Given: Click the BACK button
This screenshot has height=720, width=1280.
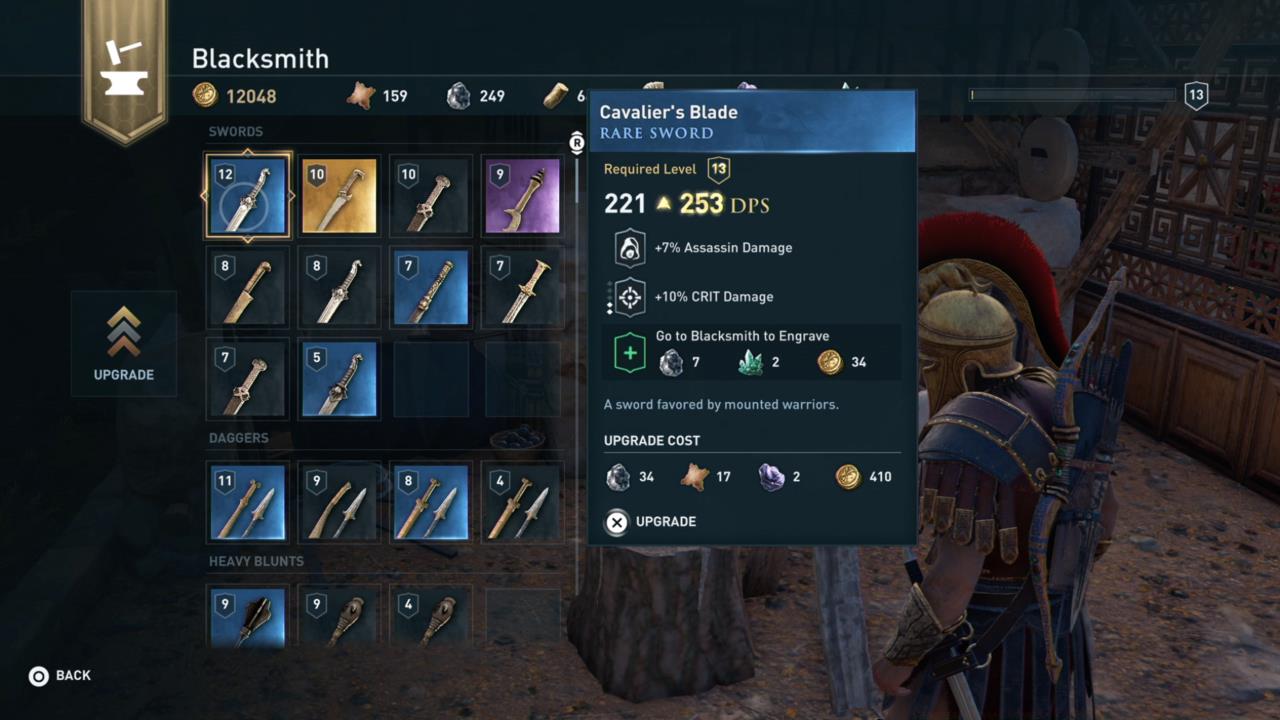Looking at the screenshot, I should [60, 675].
